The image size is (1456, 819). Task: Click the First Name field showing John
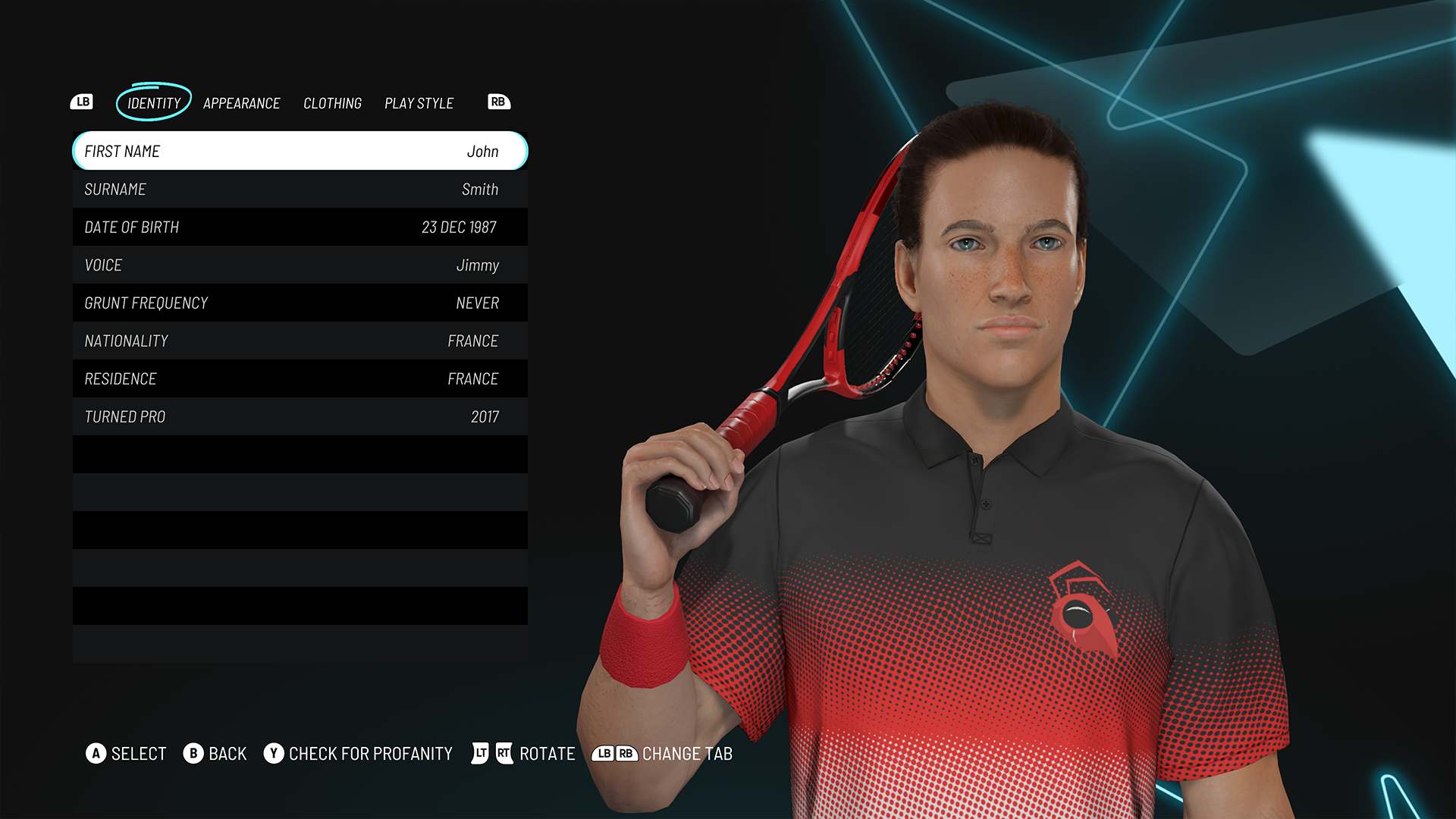click(300, 151)
